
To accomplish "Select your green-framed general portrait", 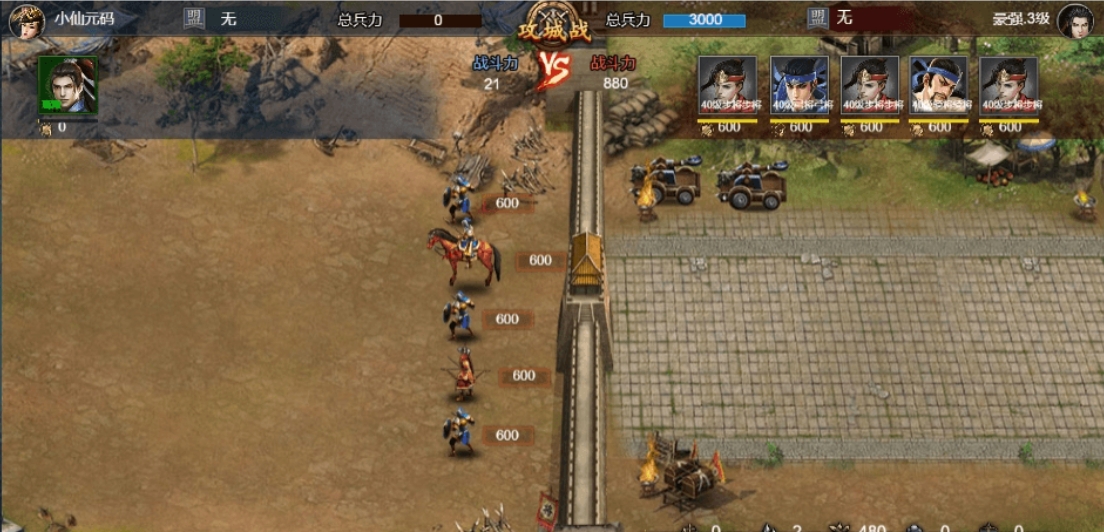I will coord(67,85).
